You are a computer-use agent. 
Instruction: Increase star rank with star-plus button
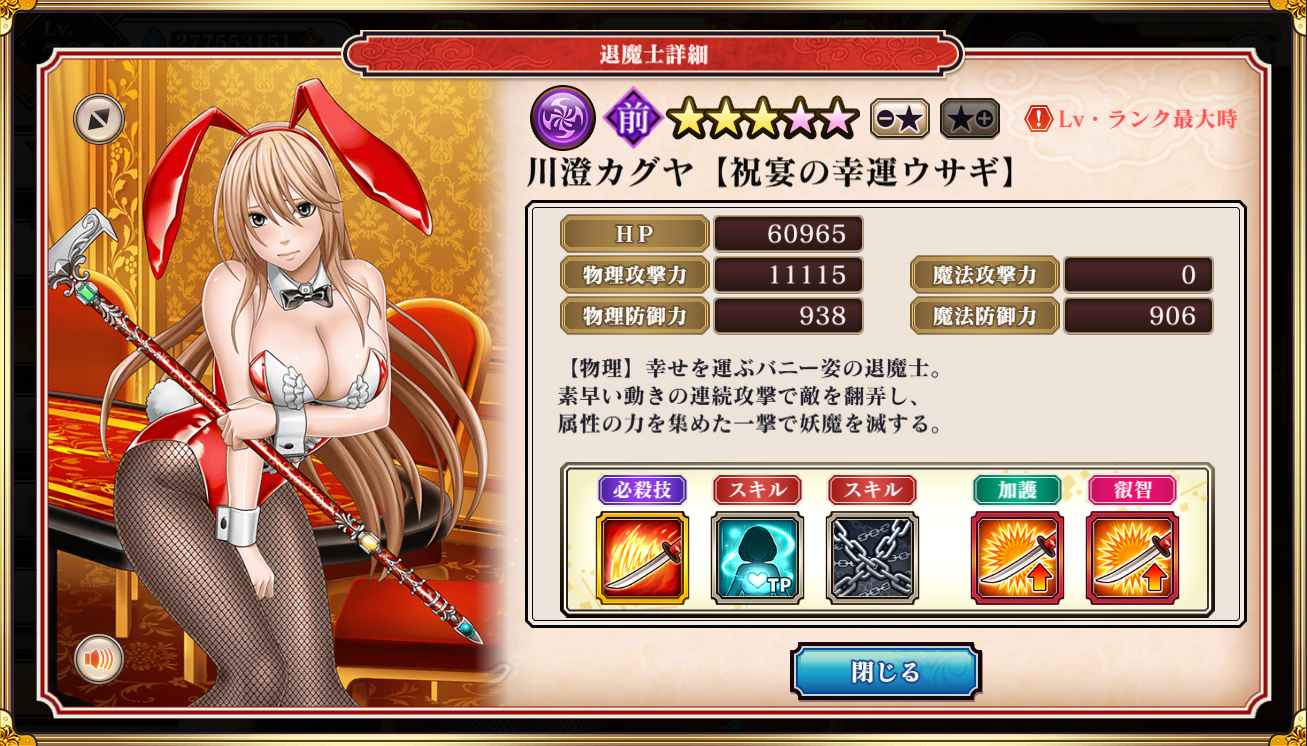(969, 119)
